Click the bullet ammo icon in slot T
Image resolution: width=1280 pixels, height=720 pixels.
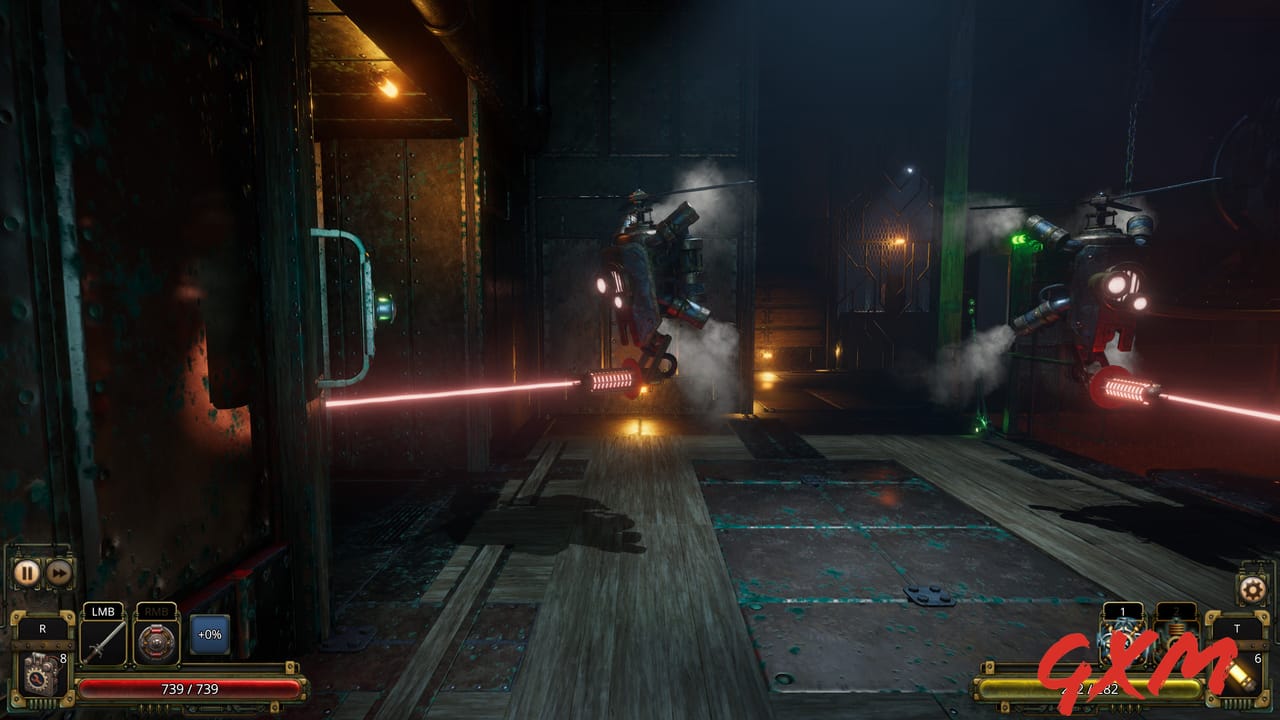tap(1241, 676)
